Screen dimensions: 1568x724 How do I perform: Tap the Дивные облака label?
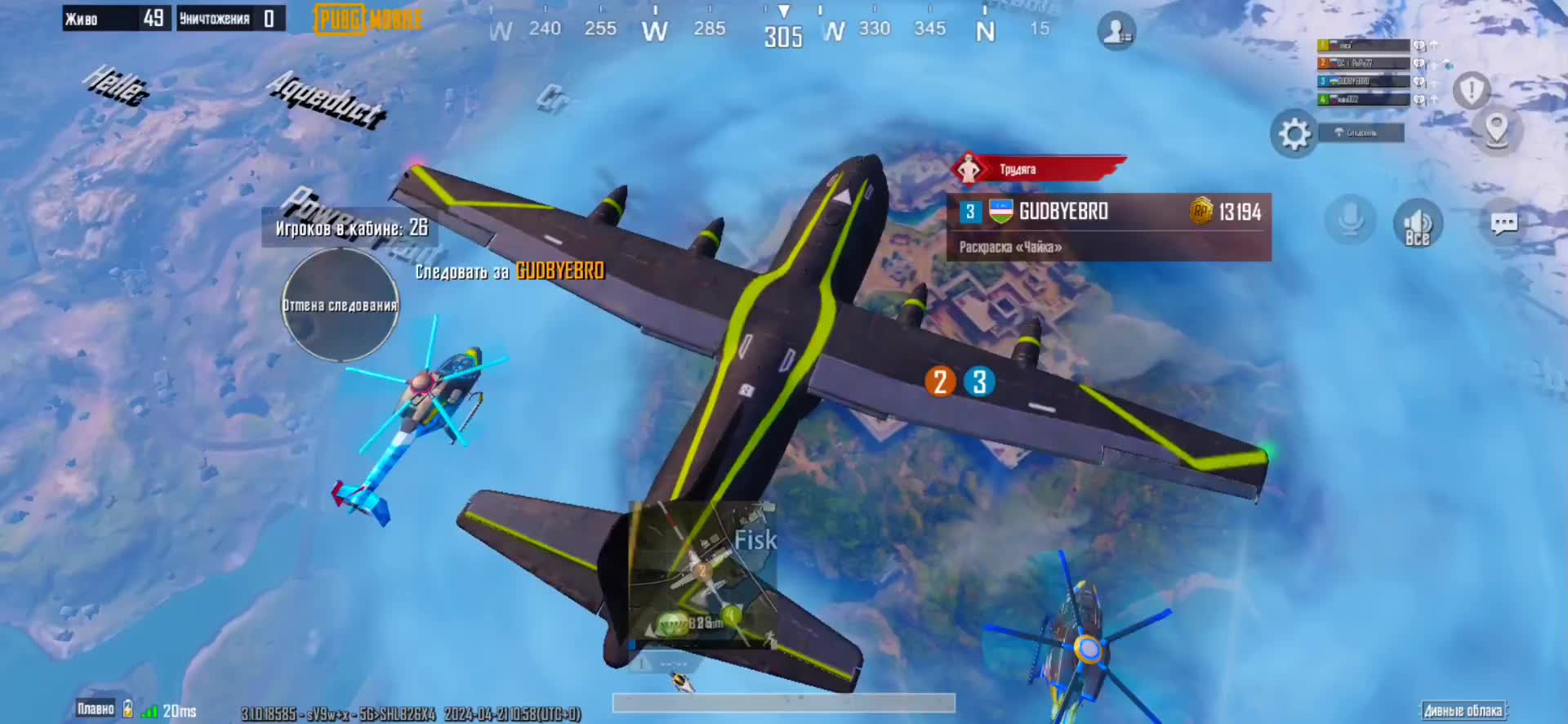point(1463,710)
